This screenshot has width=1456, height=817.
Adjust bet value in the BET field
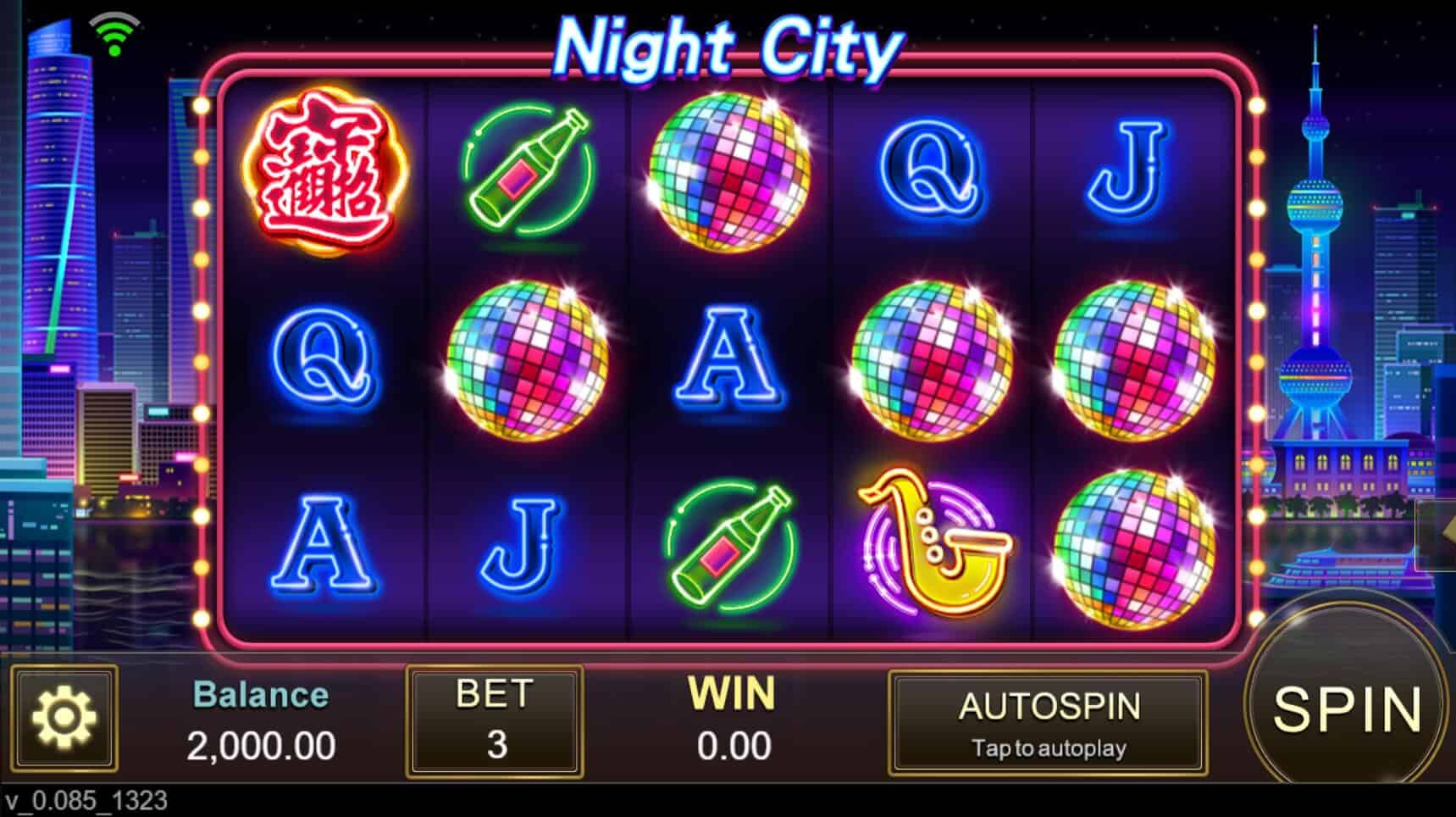[x=494, y=746]
